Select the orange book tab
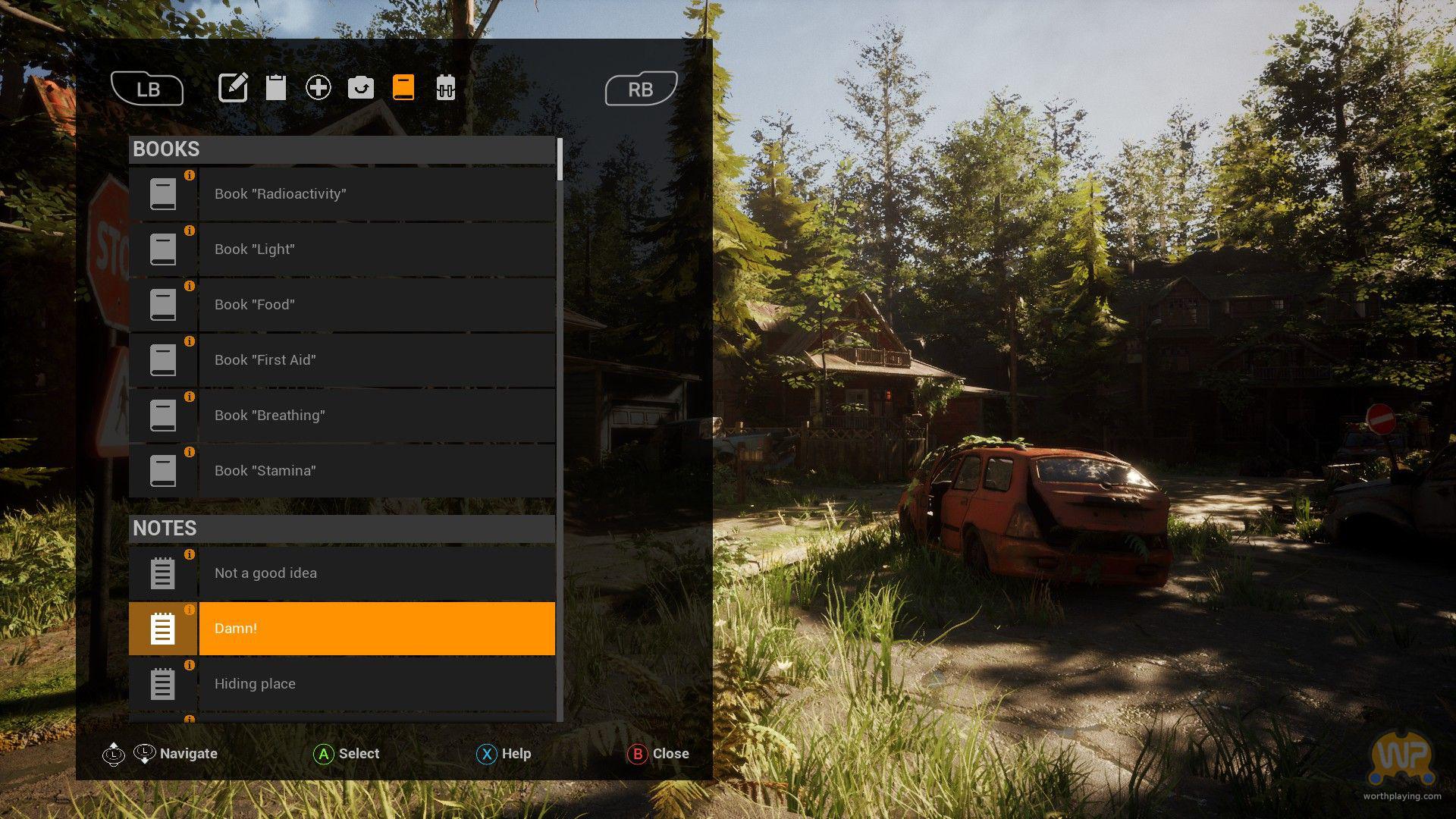The image size is (1456, 819). 403,88
